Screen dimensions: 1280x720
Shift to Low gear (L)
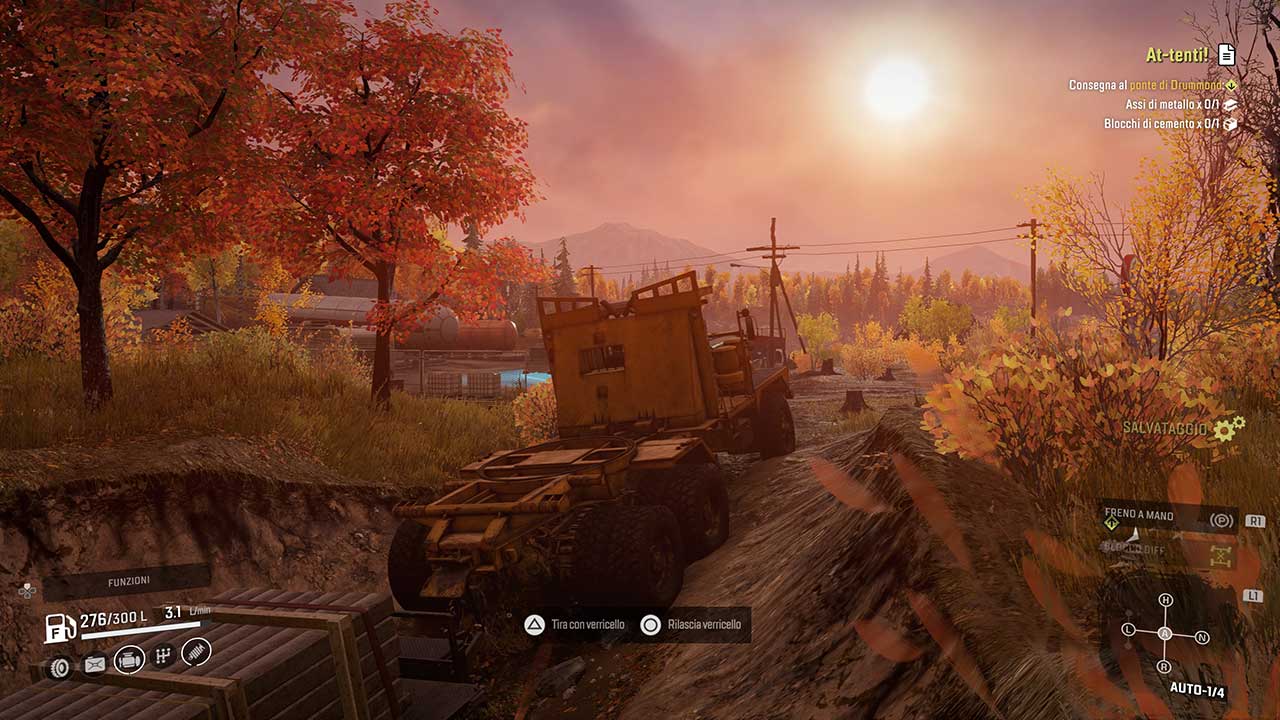(x=1129, y=630)
